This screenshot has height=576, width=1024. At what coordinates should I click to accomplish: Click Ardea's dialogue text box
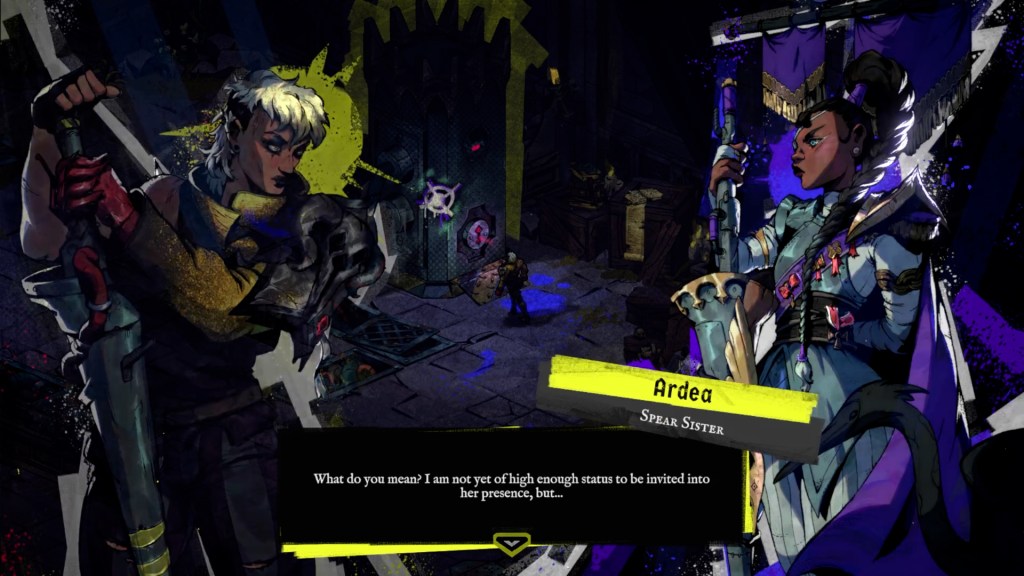click(511, 486)
